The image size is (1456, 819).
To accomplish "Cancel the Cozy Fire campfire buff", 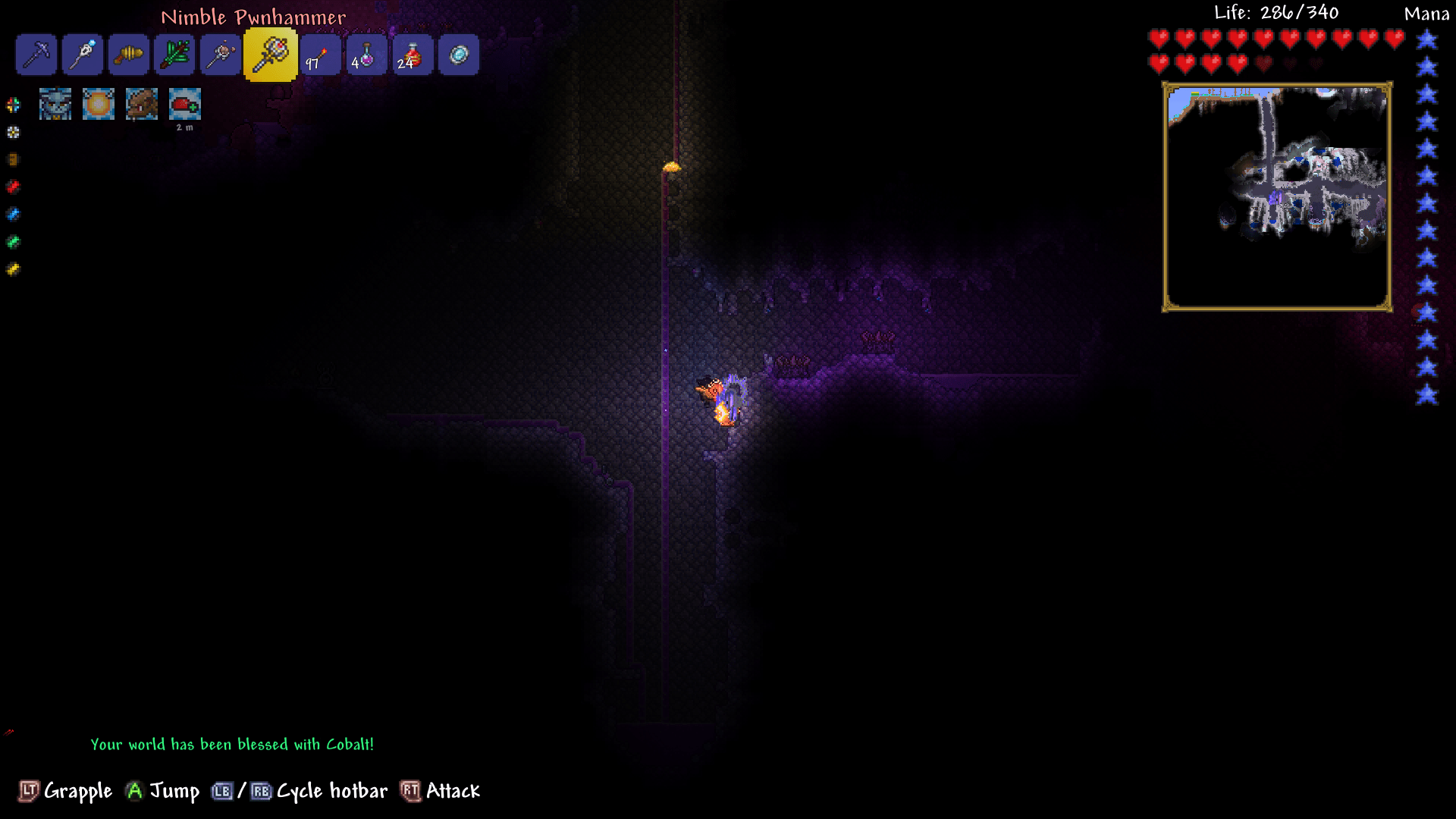I will coord(99,104).
